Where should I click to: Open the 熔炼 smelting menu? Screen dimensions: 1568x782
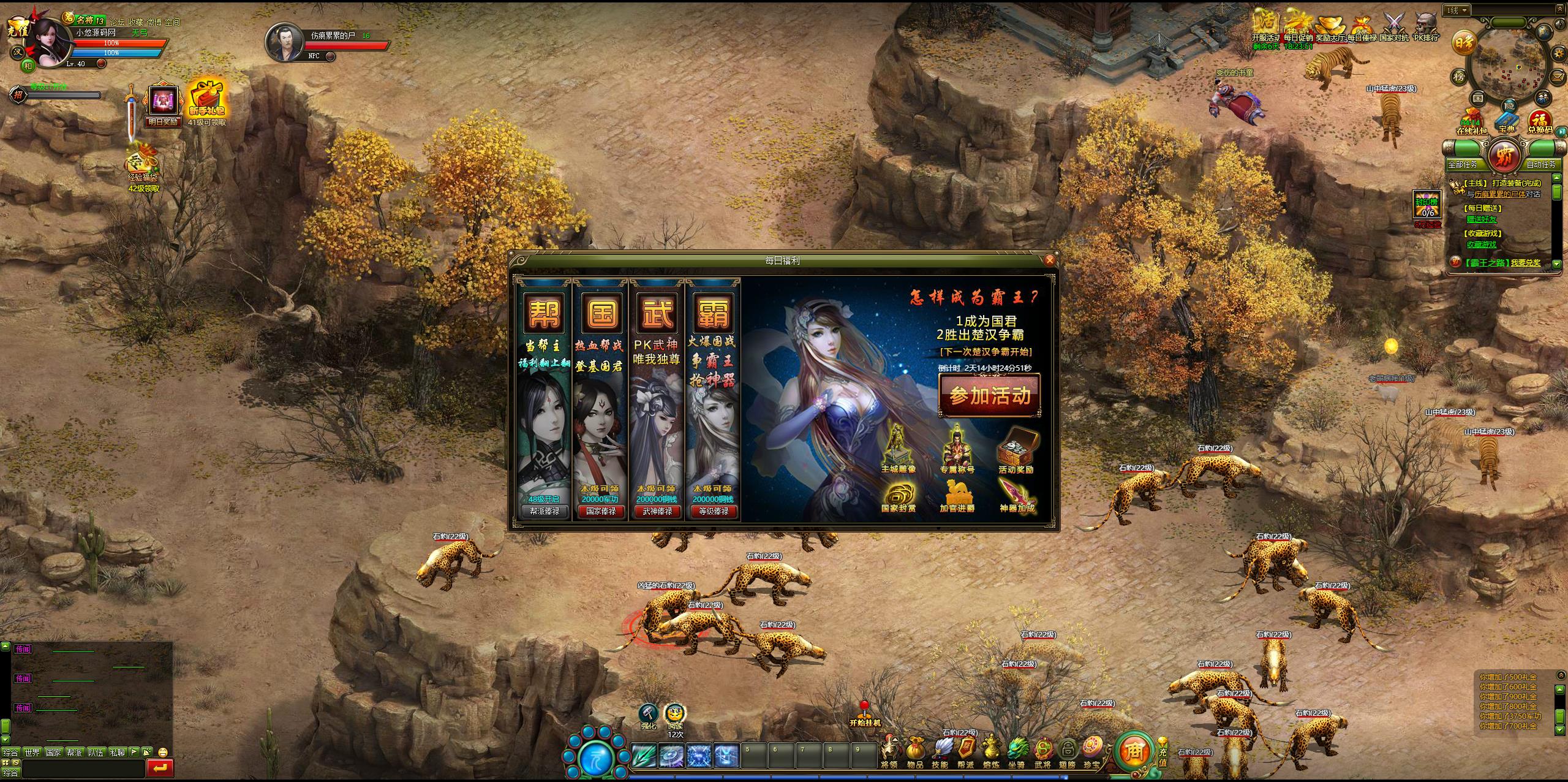pos(992,751)
